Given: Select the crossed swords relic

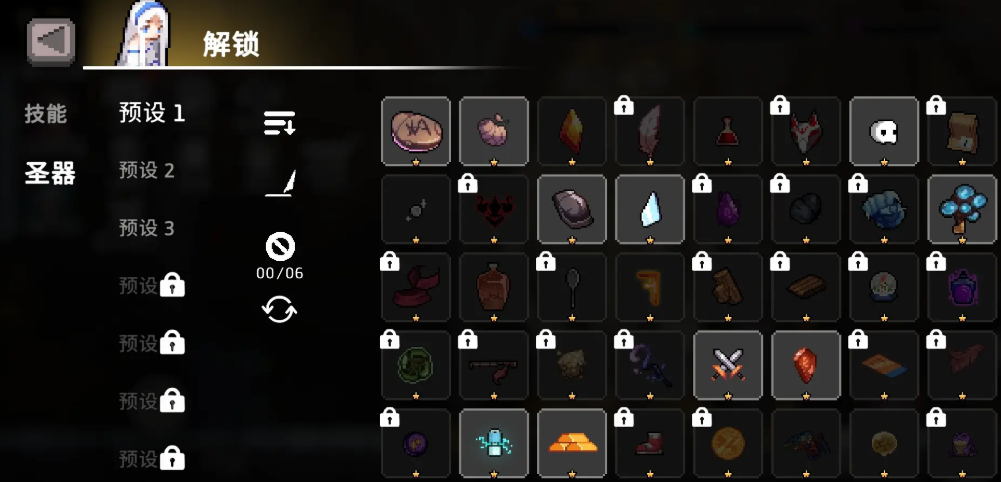Looking at the screenshot, I should click(728, 365).
